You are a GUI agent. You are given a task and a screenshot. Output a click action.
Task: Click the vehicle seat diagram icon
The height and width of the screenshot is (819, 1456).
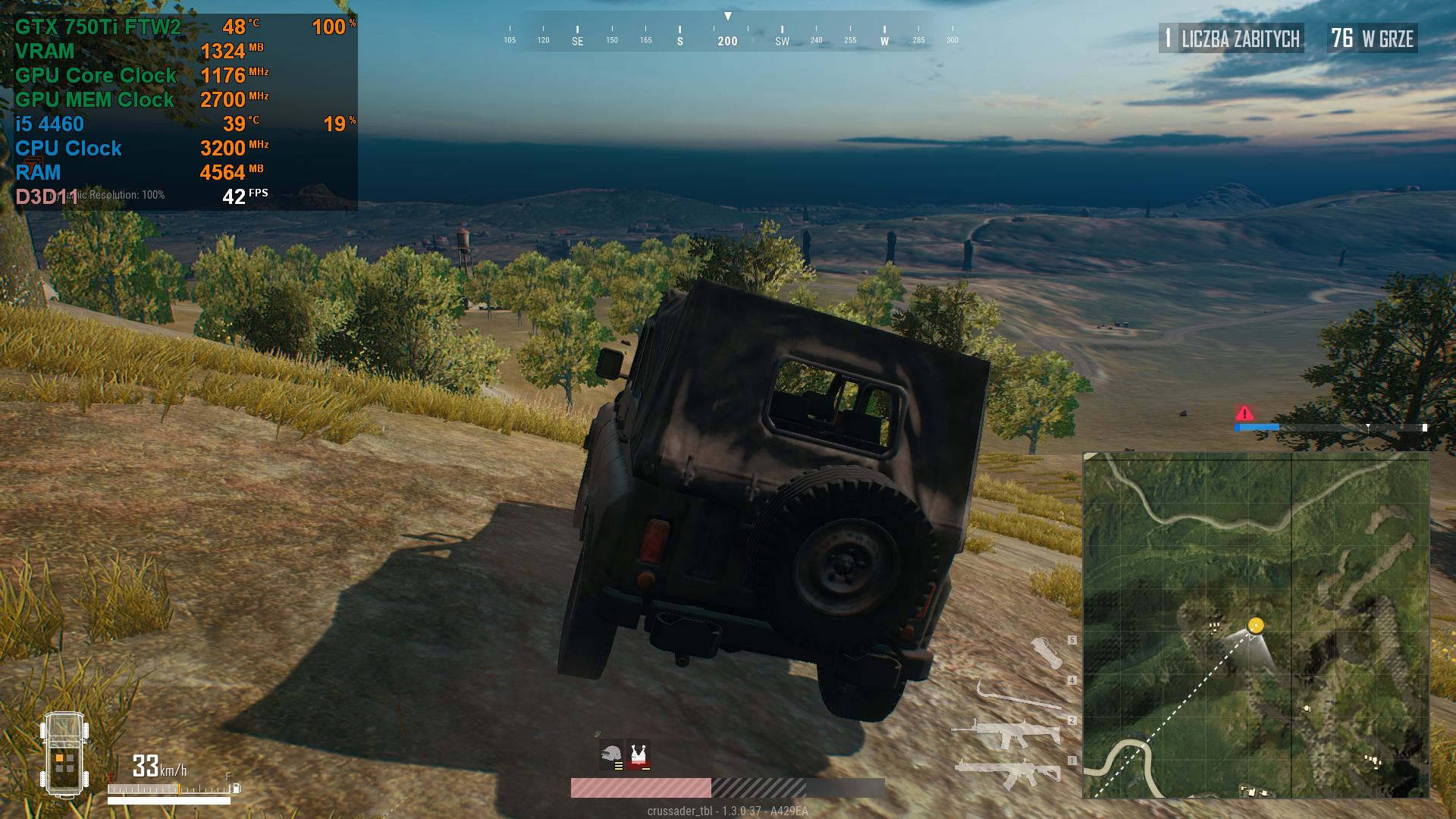pyautogui.click(x=64, y=755)
